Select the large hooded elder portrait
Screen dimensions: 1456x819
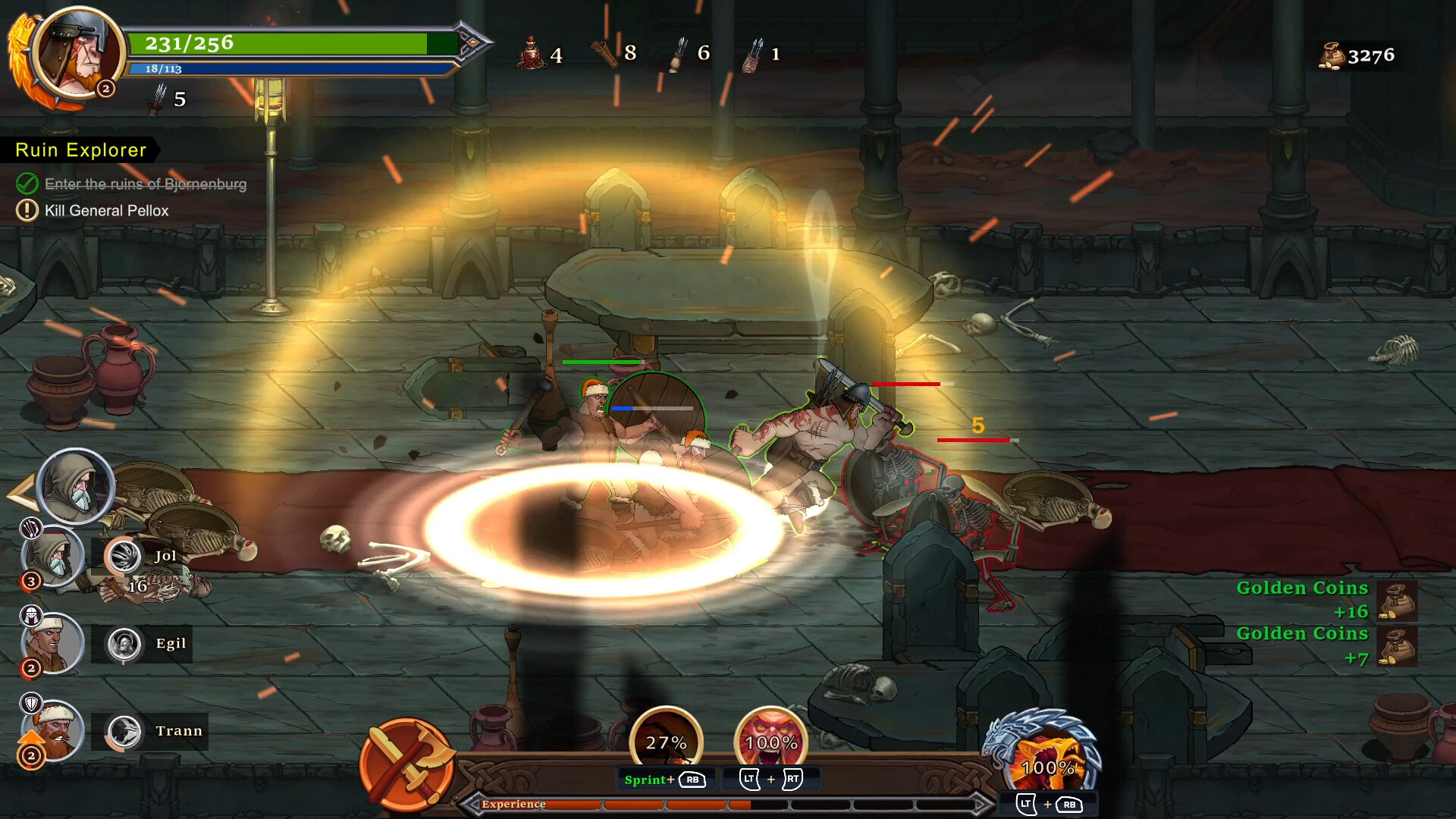[x=75, y=486]
